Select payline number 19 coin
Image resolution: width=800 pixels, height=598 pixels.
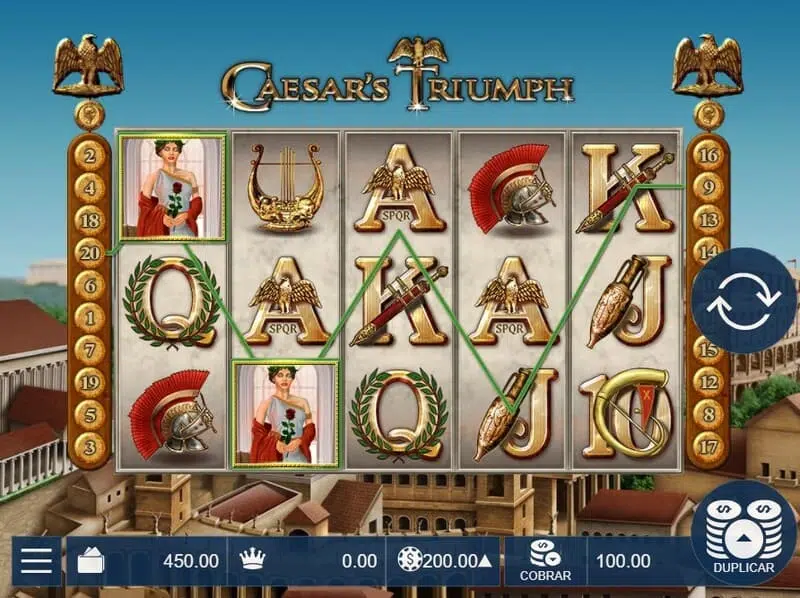(90, 381)
